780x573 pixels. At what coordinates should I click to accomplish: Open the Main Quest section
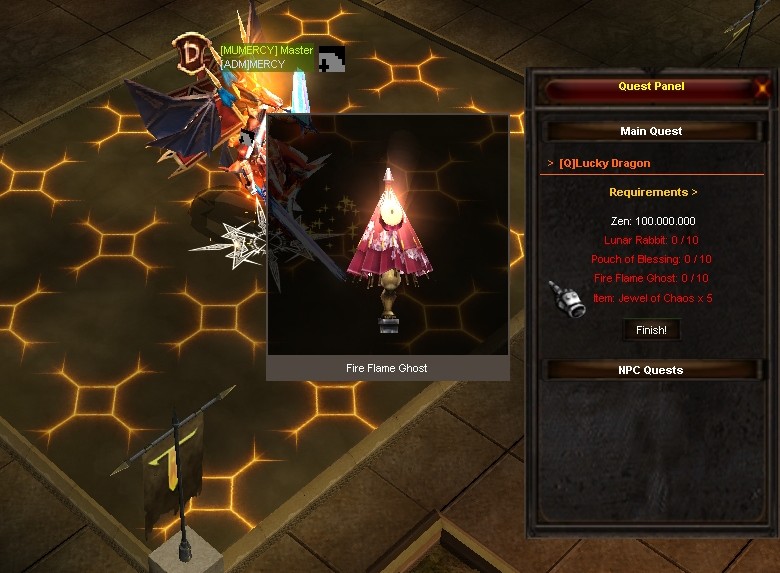[x=651, y=131]
